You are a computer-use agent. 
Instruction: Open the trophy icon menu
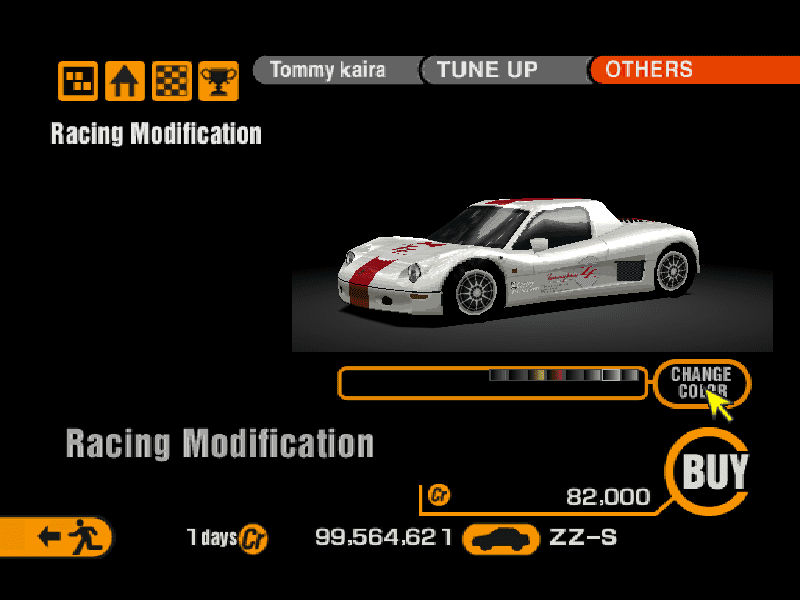217,80
